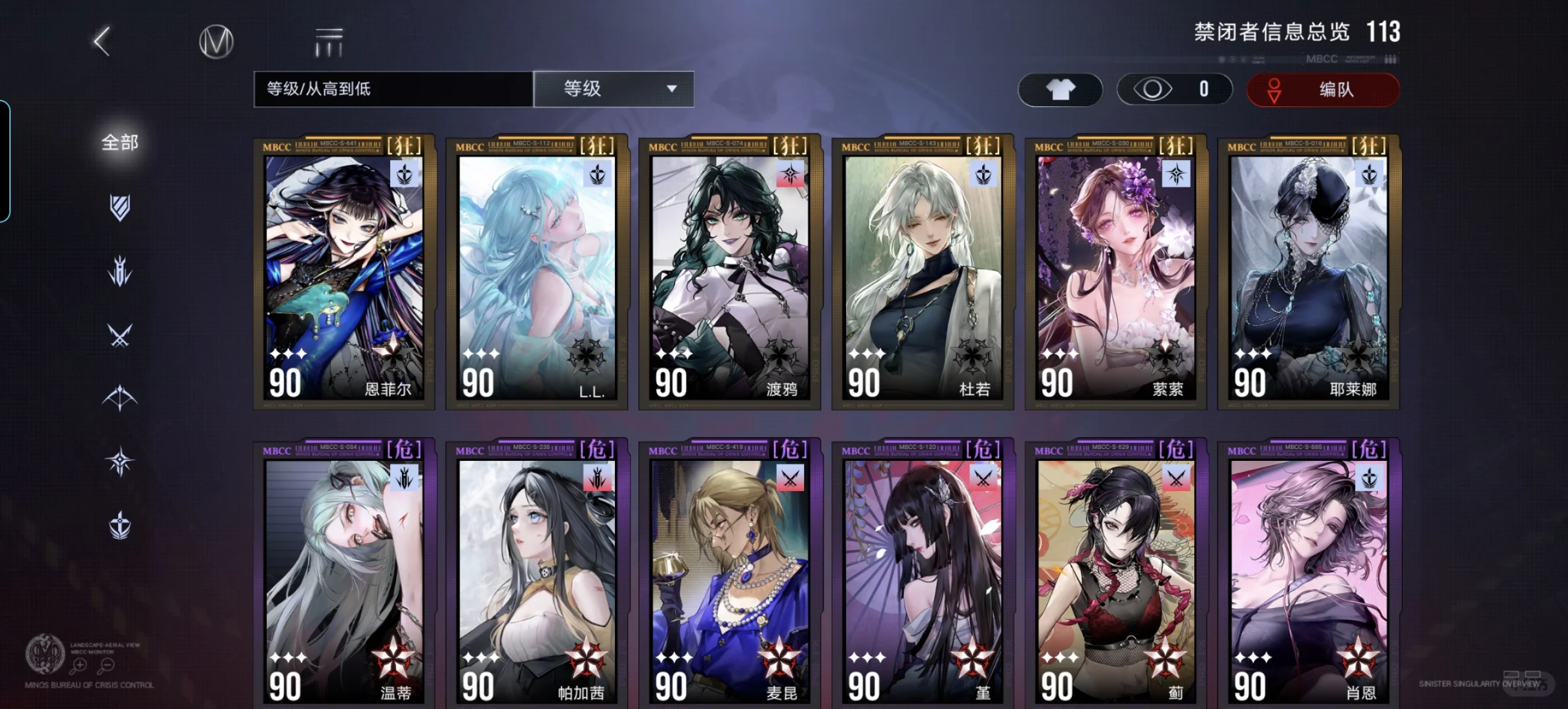Filter by the shield class icon
The width and height of the screenshot is (1568, 709).
pos(120,207)
